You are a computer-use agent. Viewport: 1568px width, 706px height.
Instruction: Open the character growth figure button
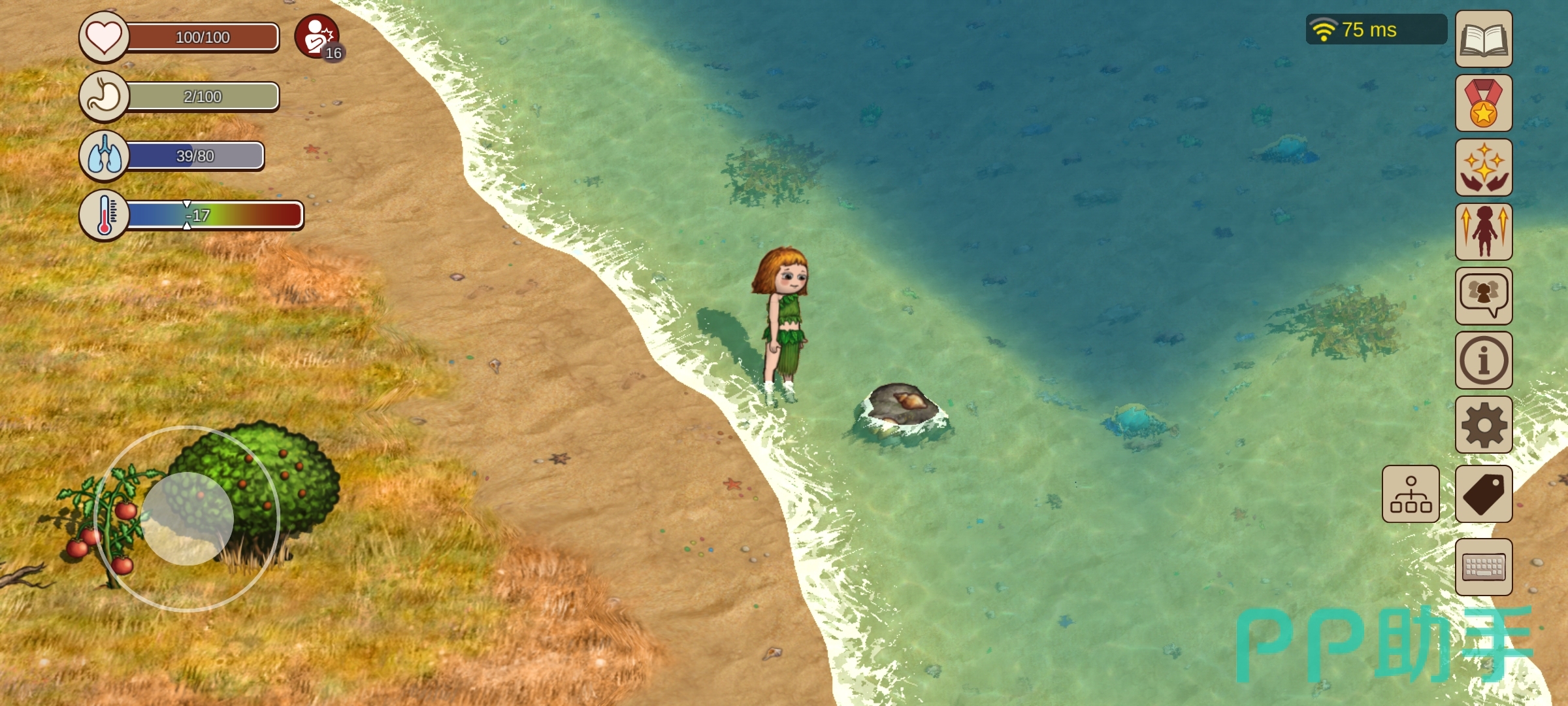1483,231
